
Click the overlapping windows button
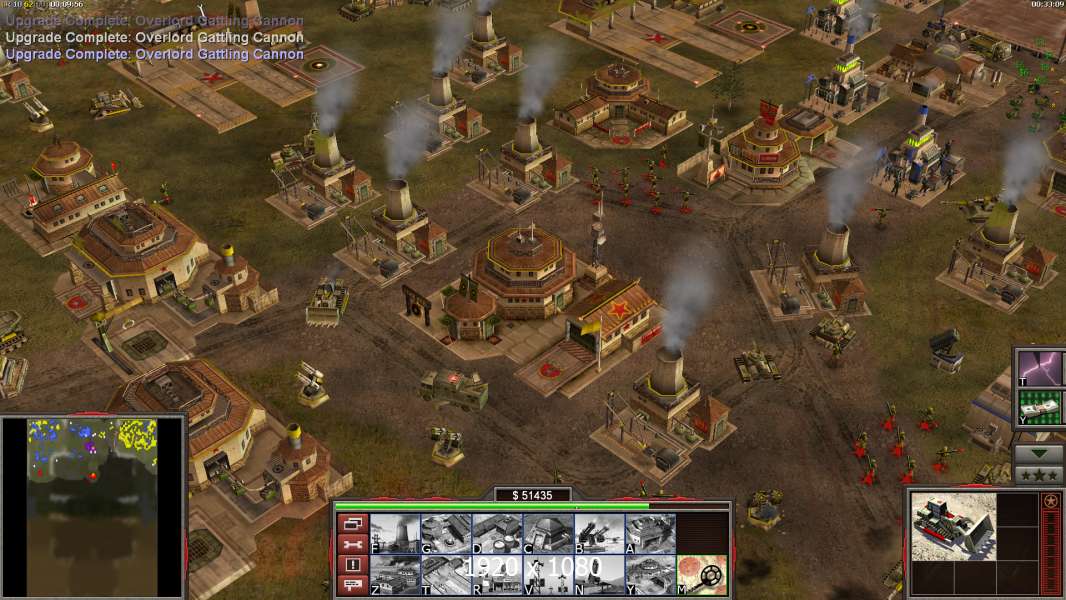(x=351, y=523)
